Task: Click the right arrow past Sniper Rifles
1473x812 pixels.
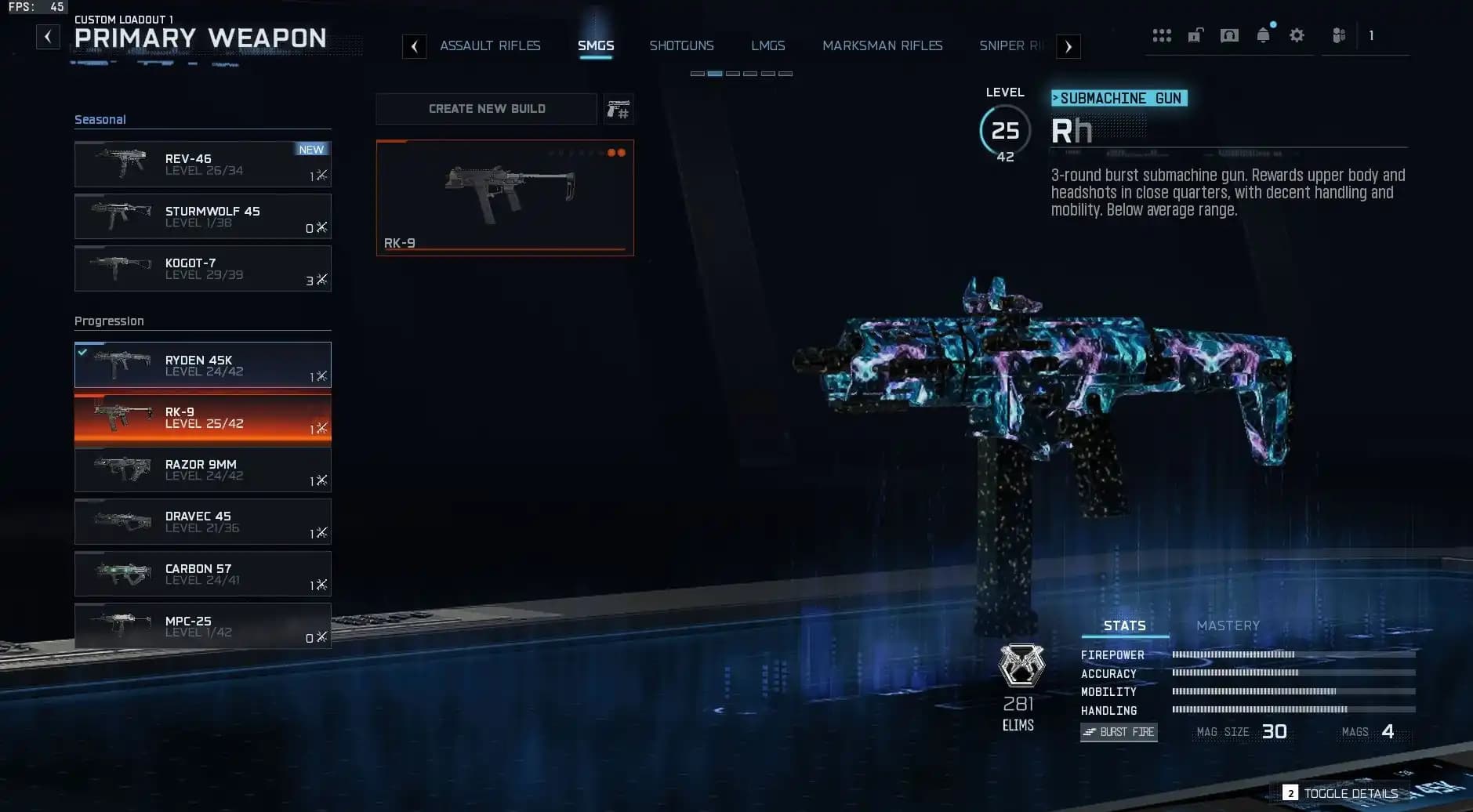Action: (1068, 47)
